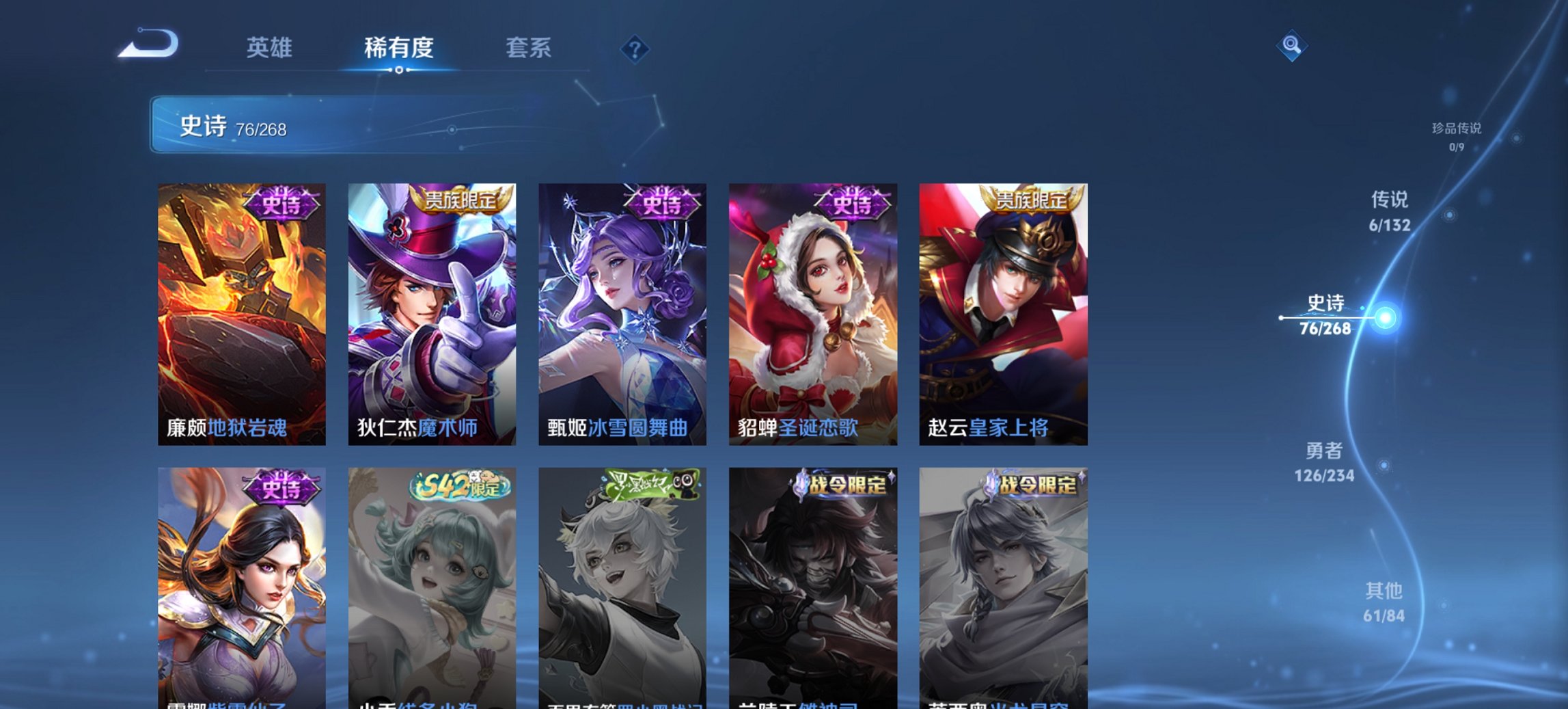Click the question mark help icon
The width and height of the screenshot is (1568, 709).
click(635, 49)
